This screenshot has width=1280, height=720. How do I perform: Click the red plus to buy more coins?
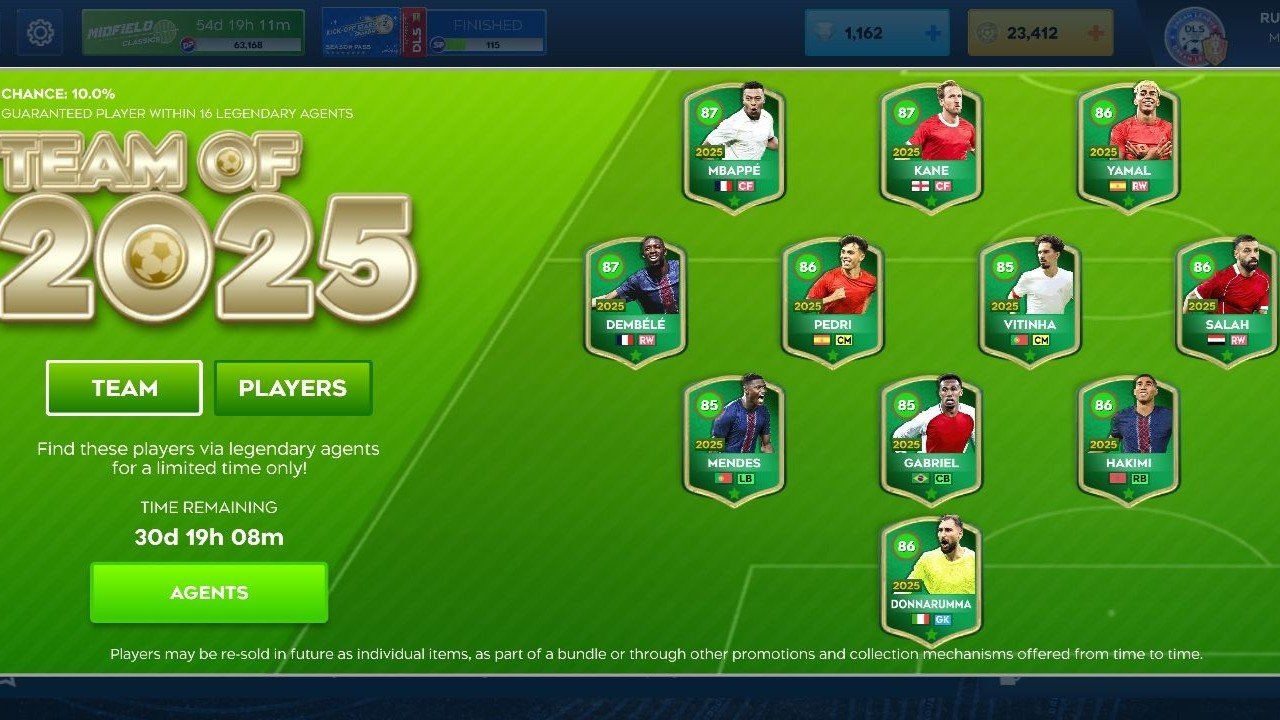pos(1098,32)
